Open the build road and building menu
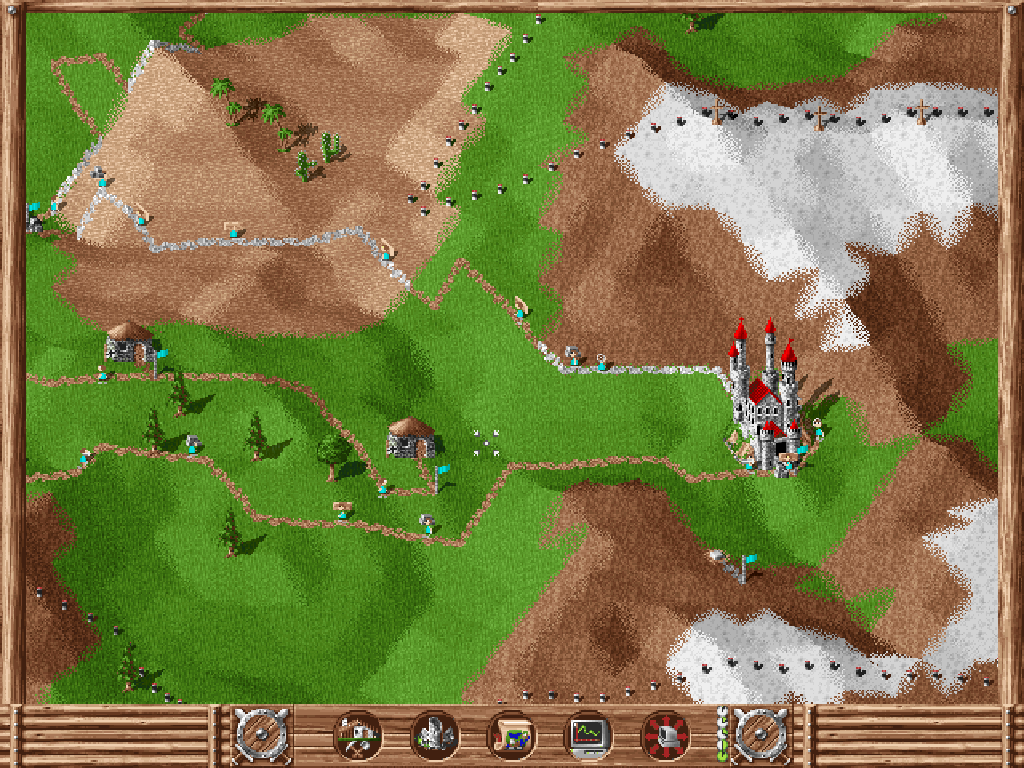1024x768 pixels. [x=357, y=736]
